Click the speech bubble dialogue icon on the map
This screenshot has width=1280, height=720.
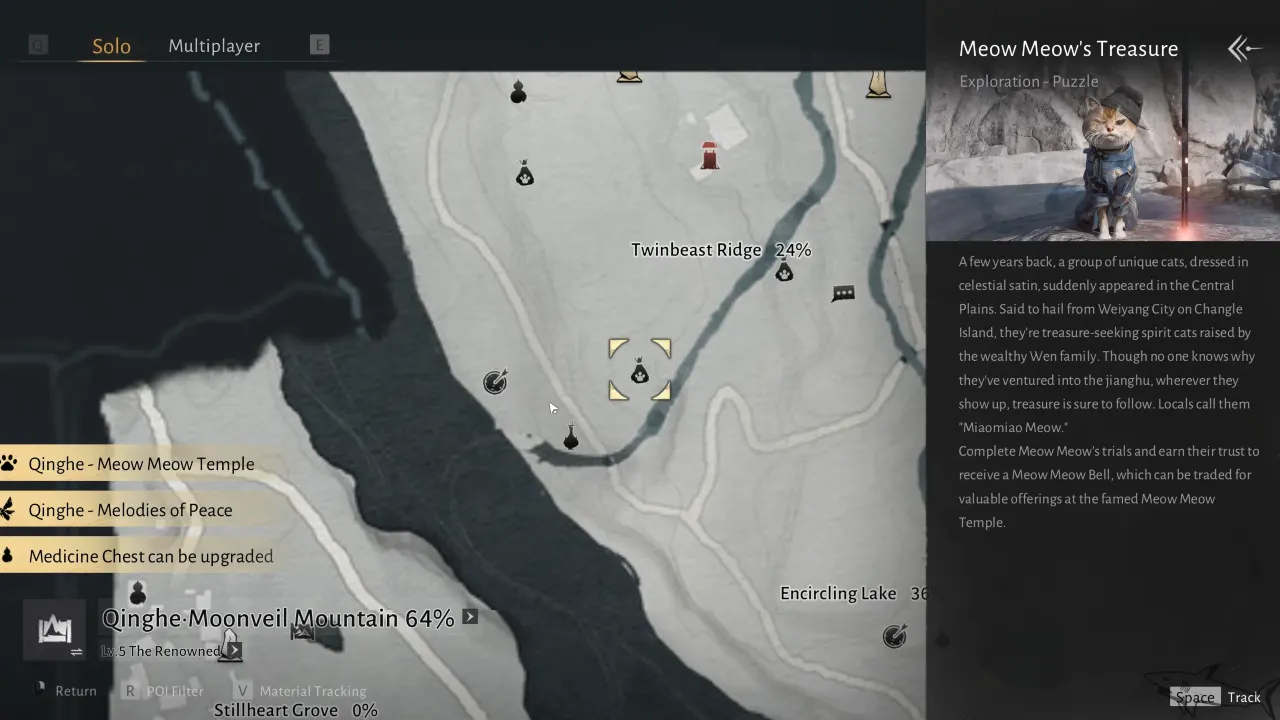[x=843, y=292]
